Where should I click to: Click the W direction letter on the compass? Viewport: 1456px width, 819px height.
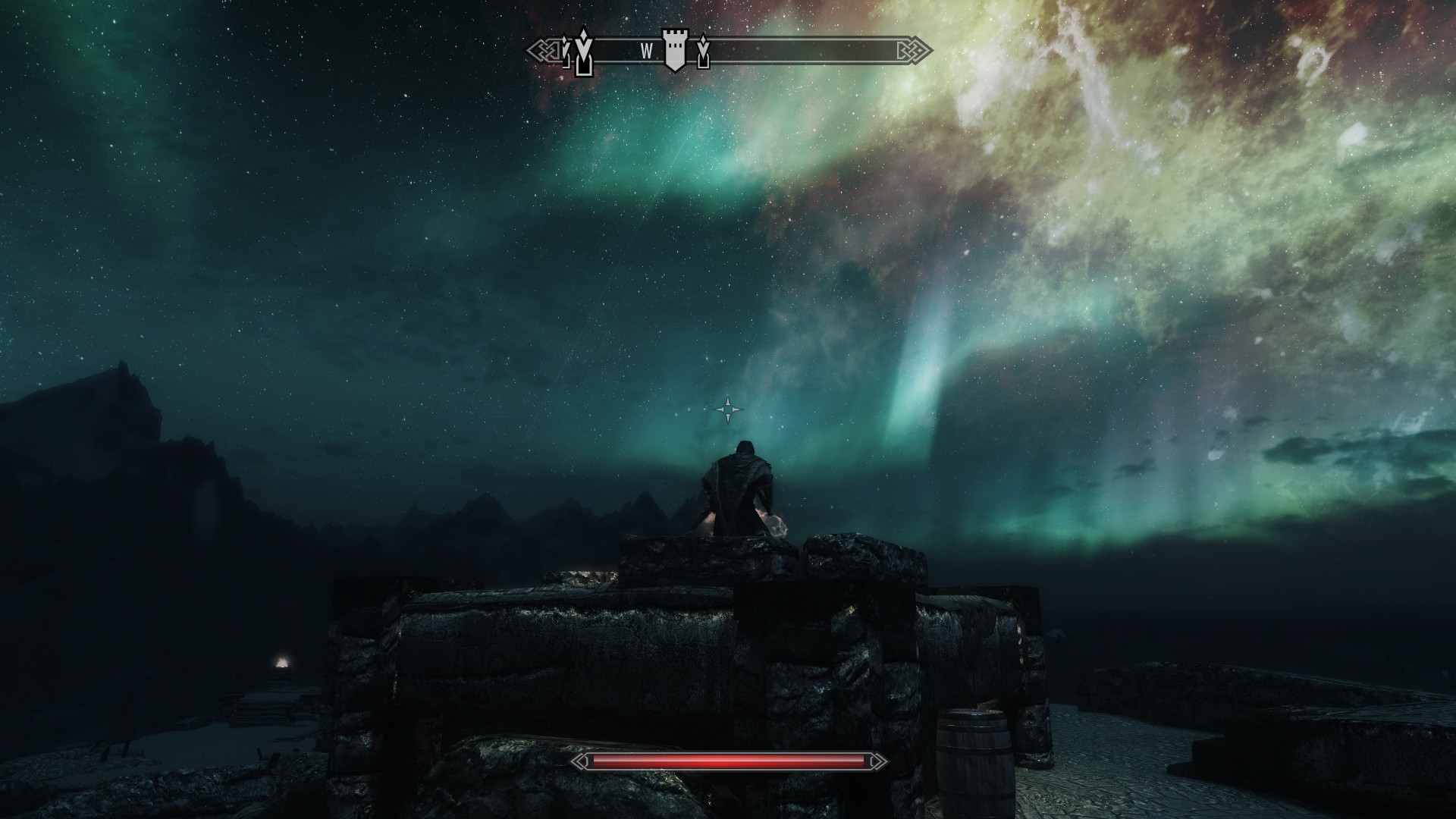[646, 52]
